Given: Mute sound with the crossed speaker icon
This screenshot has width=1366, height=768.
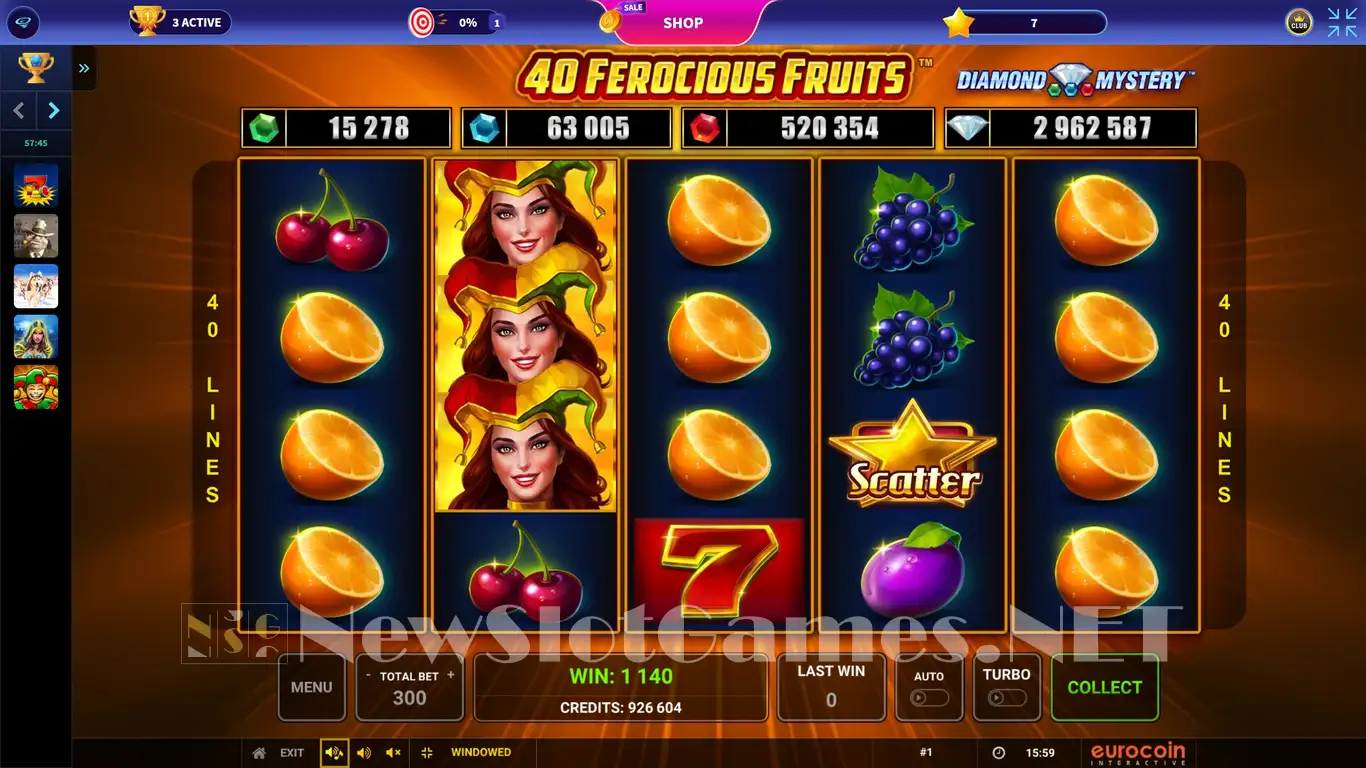Looking at the screenshot, I should click(393, 753).
